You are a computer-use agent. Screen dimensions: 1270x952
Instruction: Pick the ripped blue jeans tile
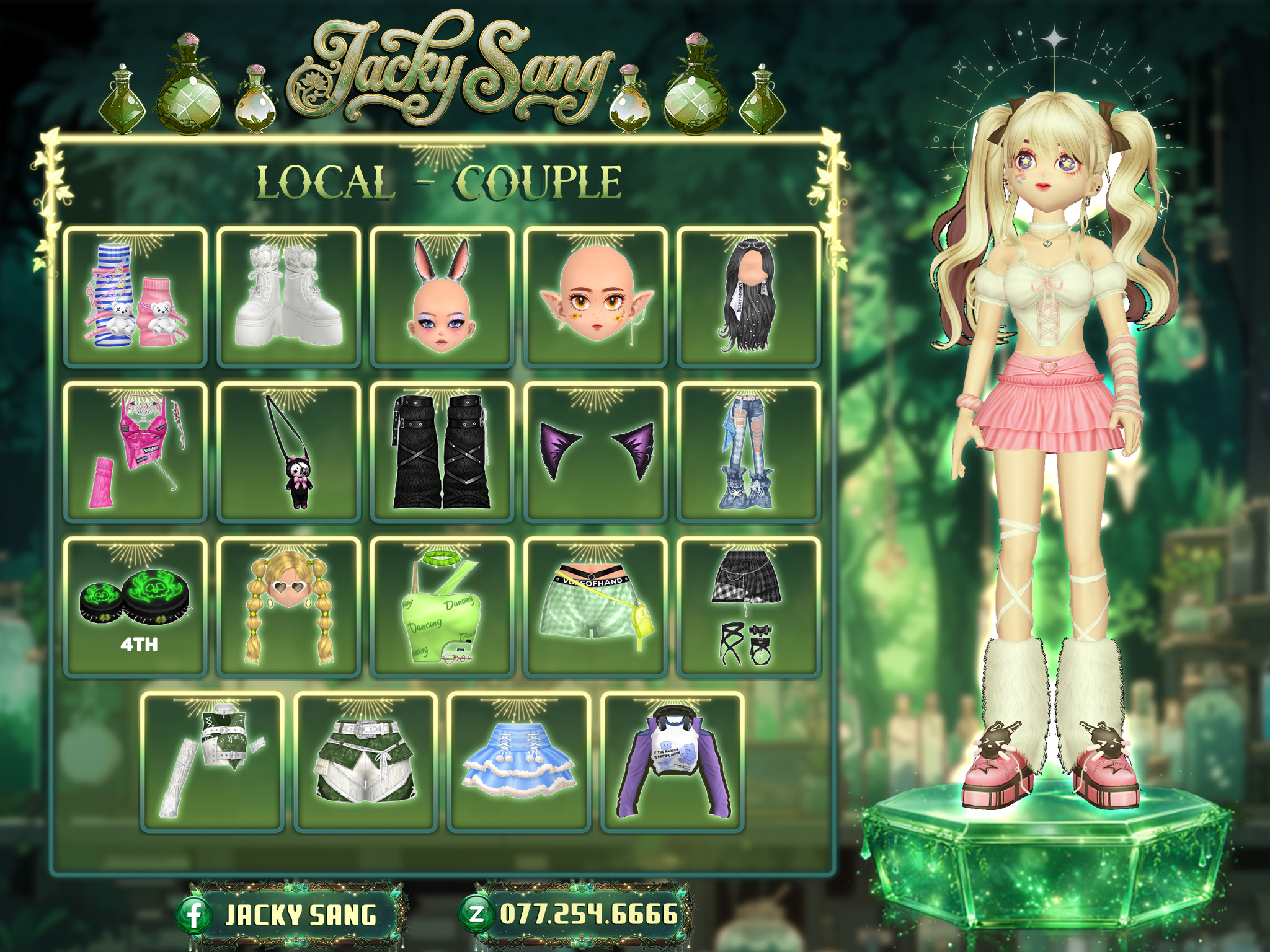point(748,452)
